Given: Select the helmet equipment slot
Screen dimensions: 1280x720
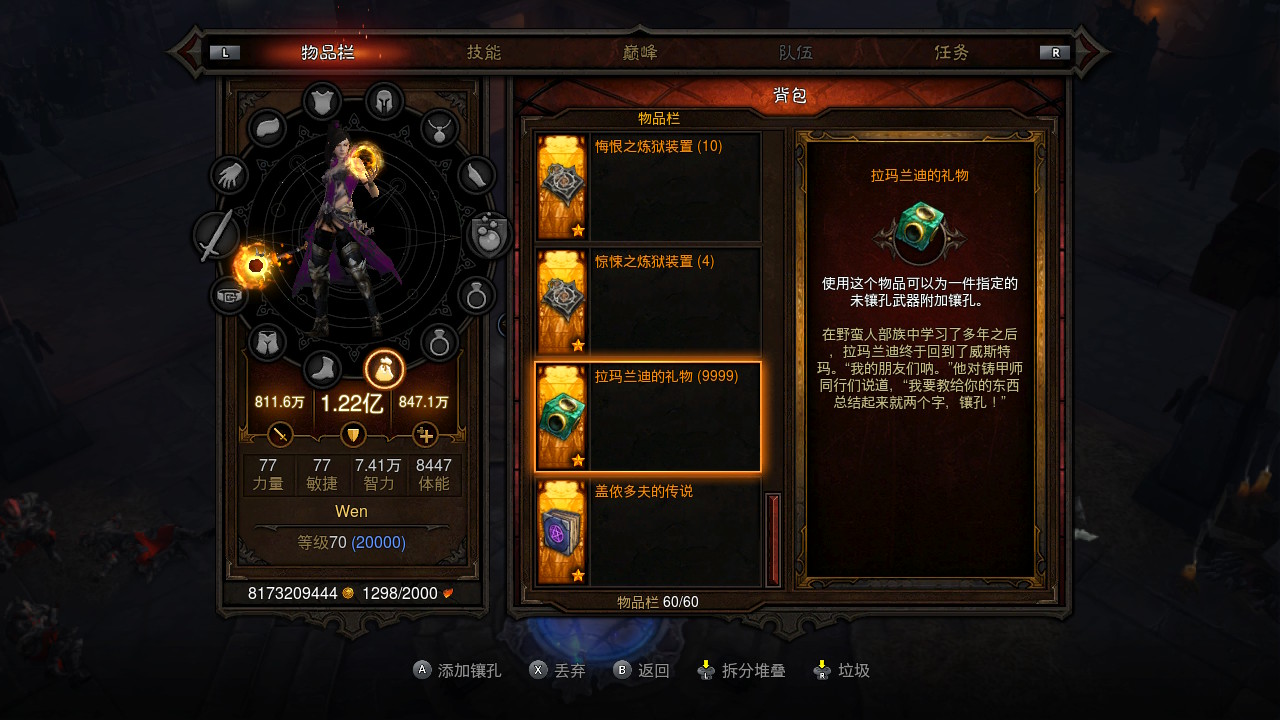Looking at the screenshot, I should tap(384, 101).
